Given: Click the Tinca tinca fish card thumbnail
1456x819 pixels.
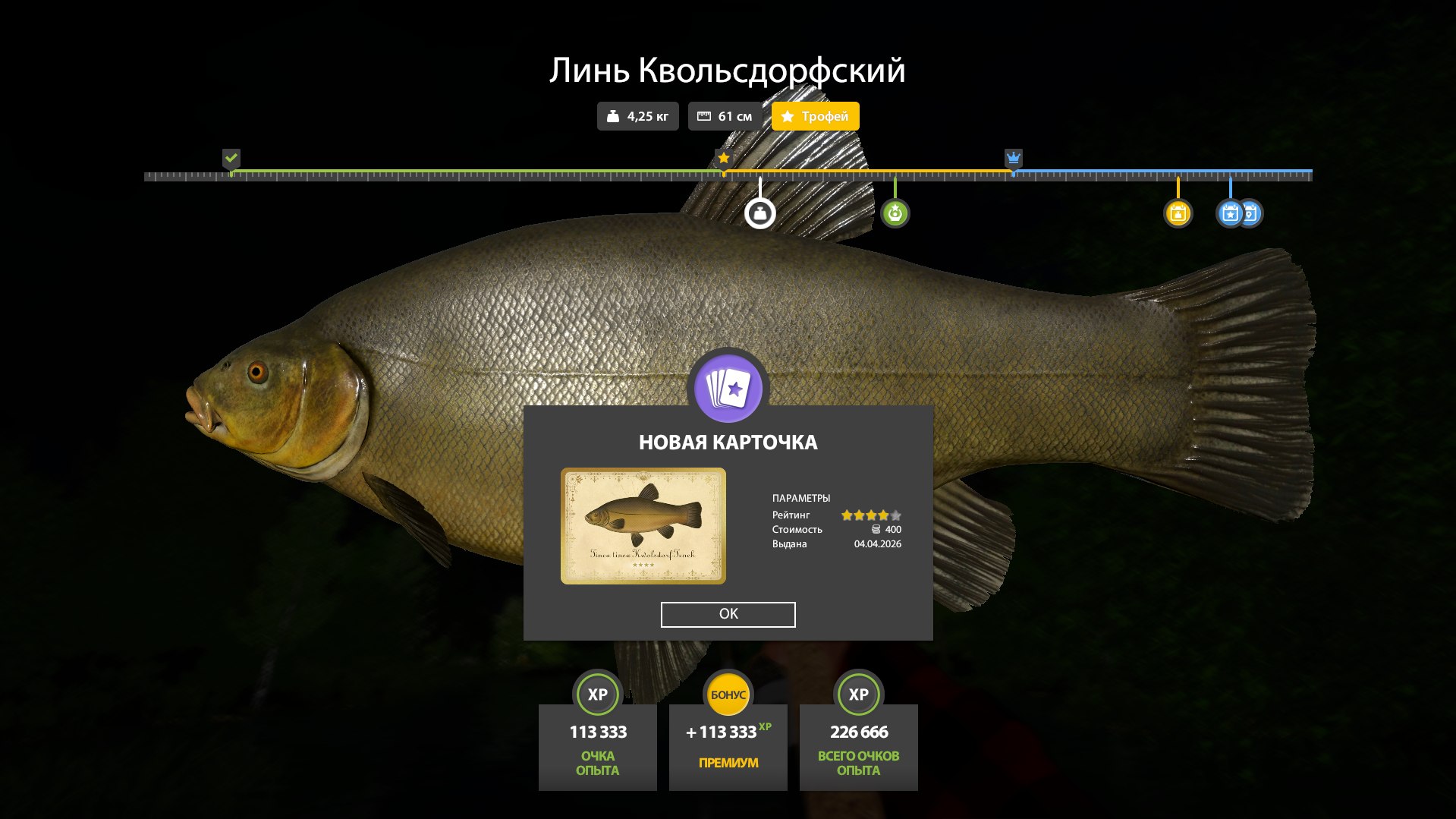Looking at the screenshot, I should point(643,526).
